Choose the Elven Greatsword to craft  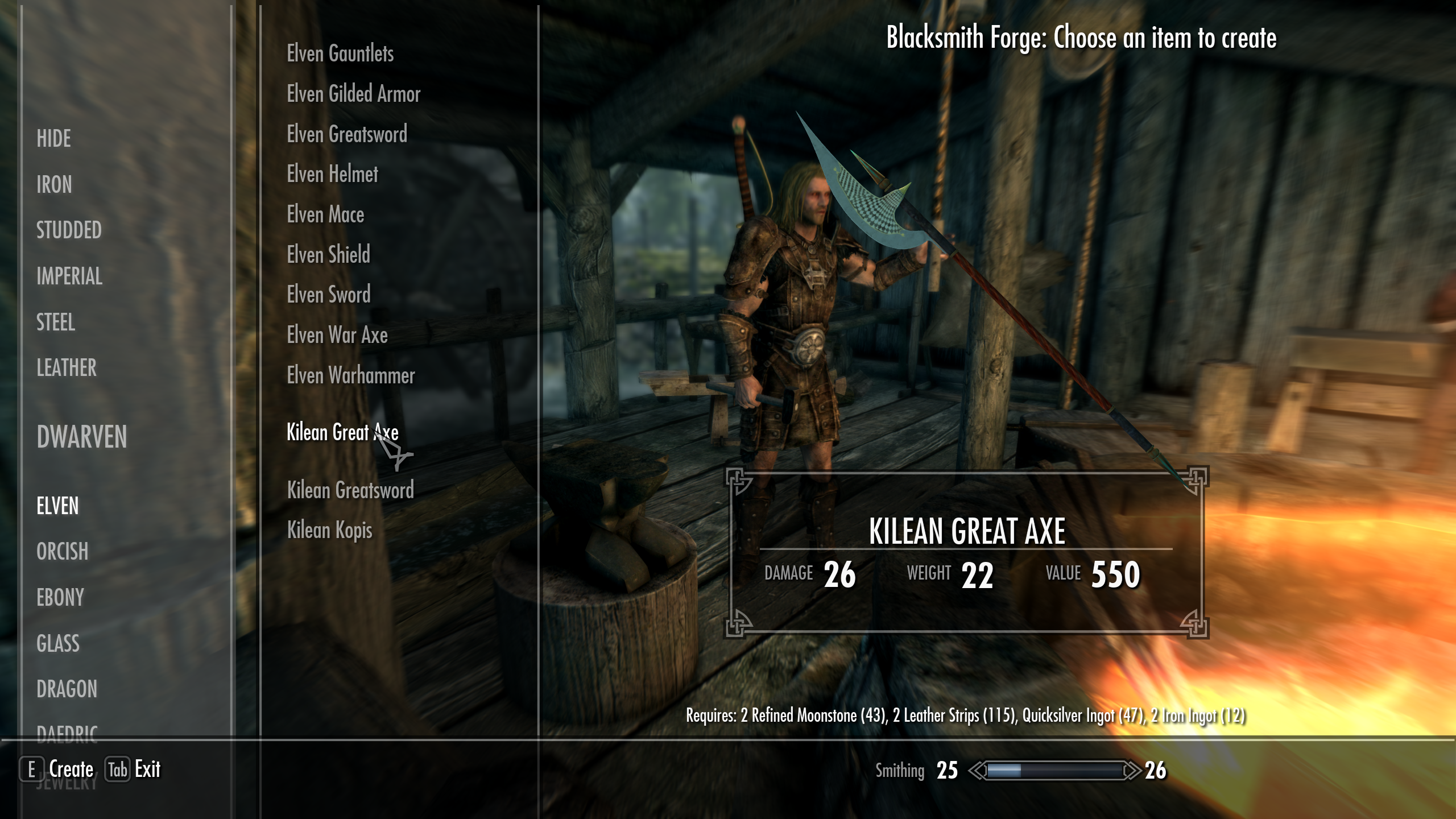347,135
